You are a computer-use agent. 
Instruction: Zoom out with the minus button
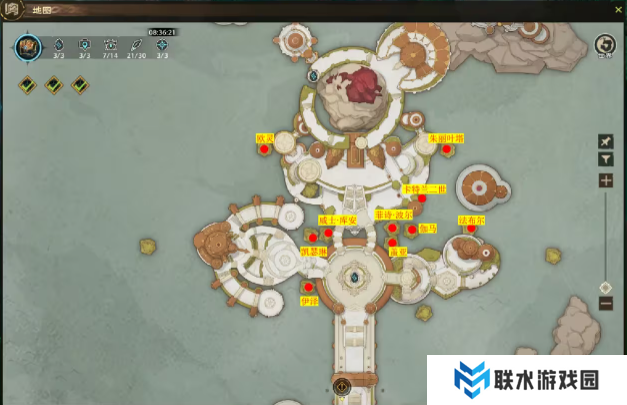coord(605,303)
